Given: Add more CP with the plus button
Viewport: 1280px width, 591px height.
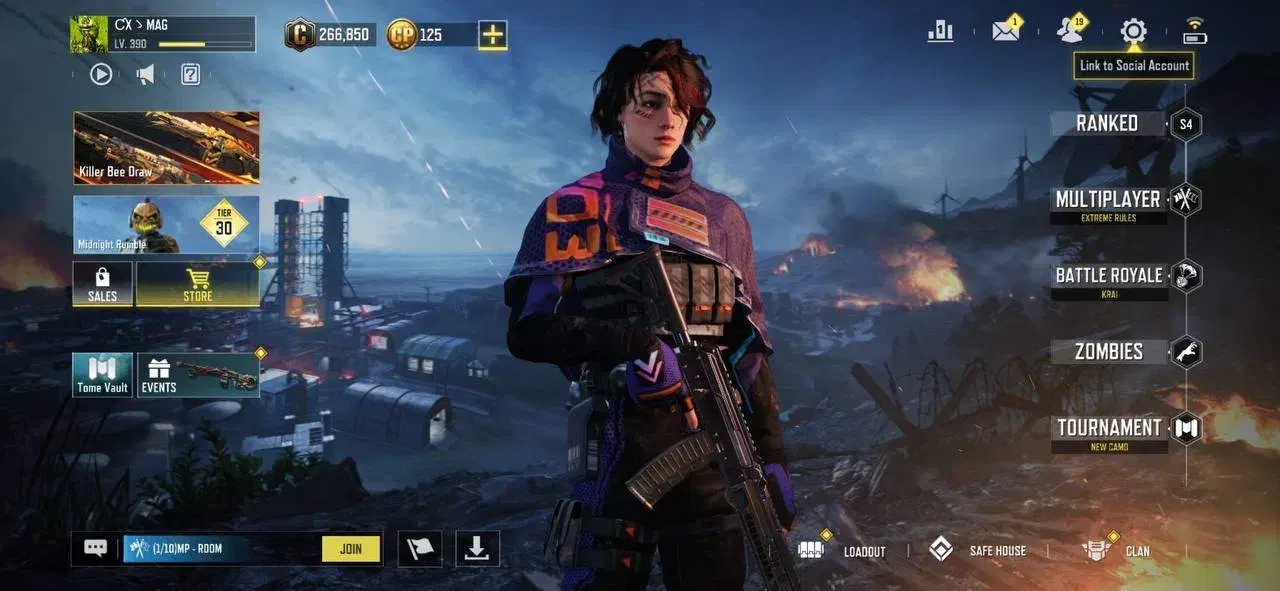Looking at the screenshot, I should click(x=492, y=35).
